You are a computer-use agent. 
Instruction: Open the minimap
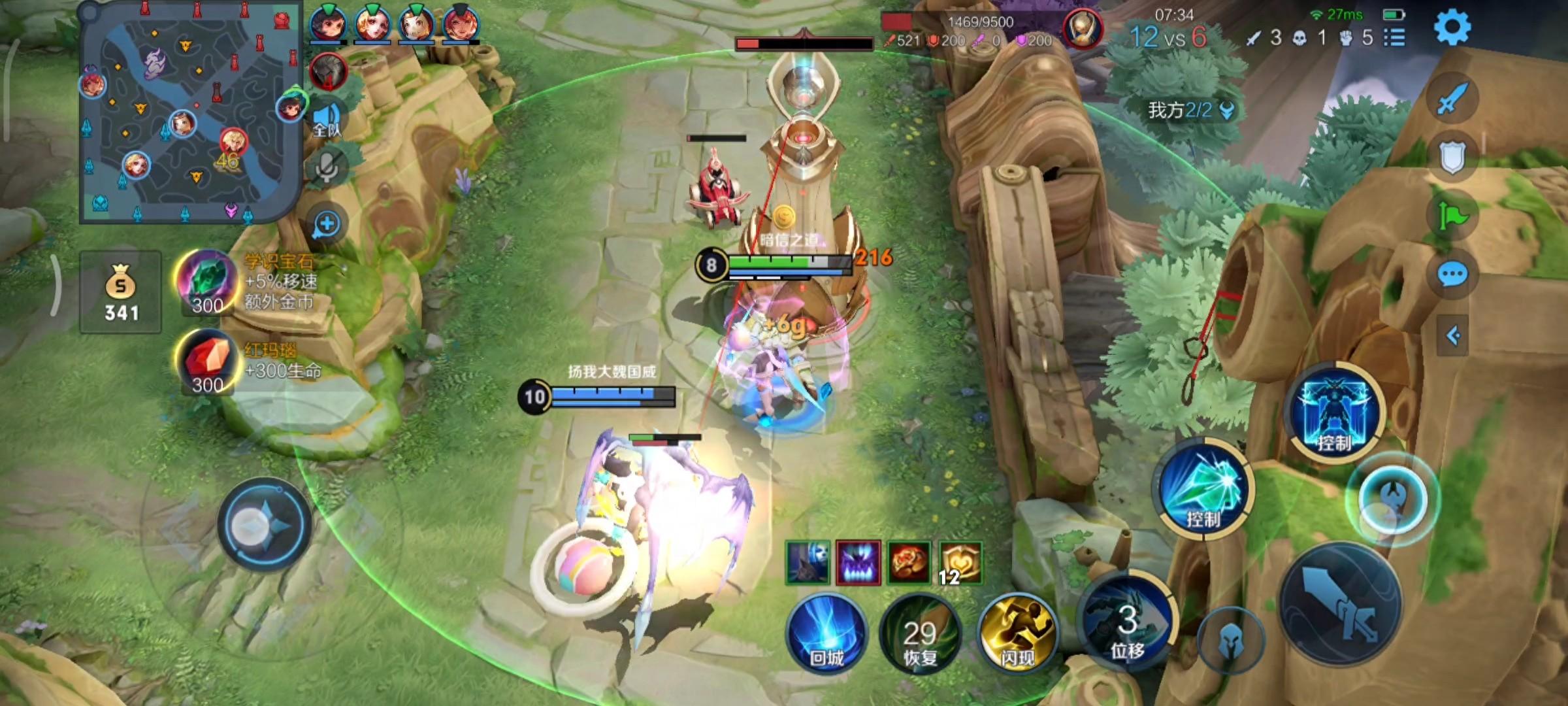189,111
